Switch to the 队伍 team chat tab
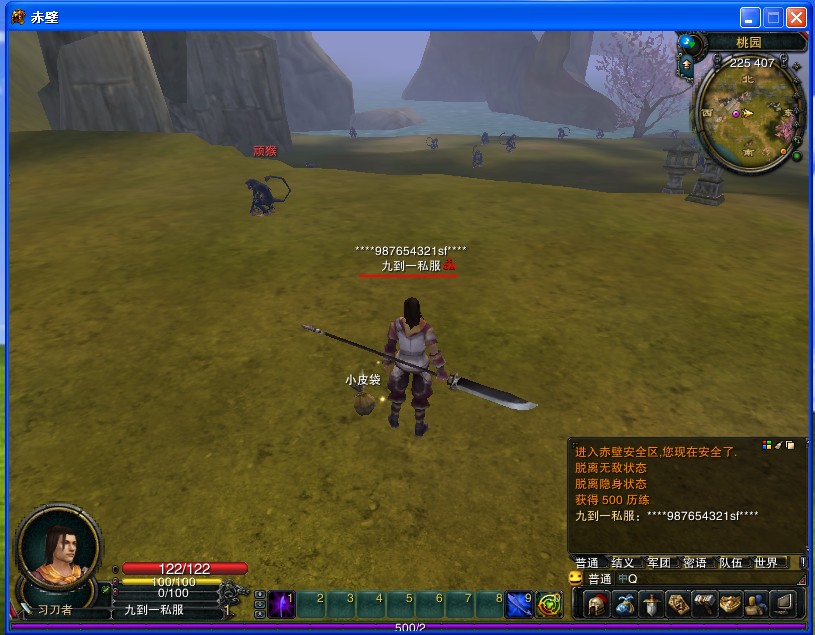 730,562
